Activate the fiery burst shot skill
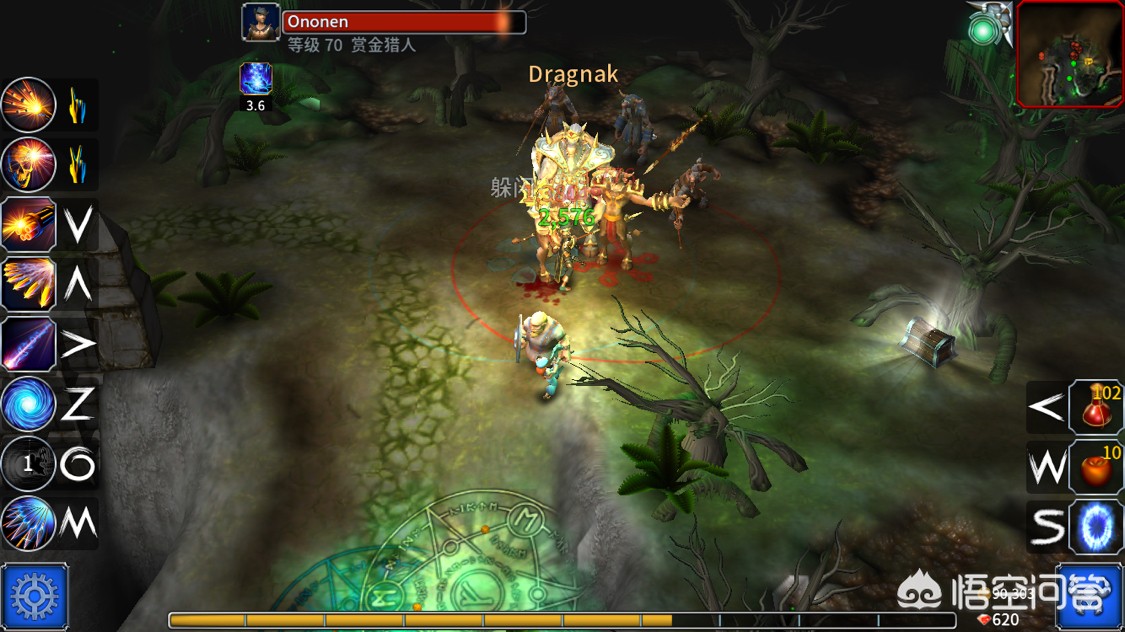 coord(28,105)
